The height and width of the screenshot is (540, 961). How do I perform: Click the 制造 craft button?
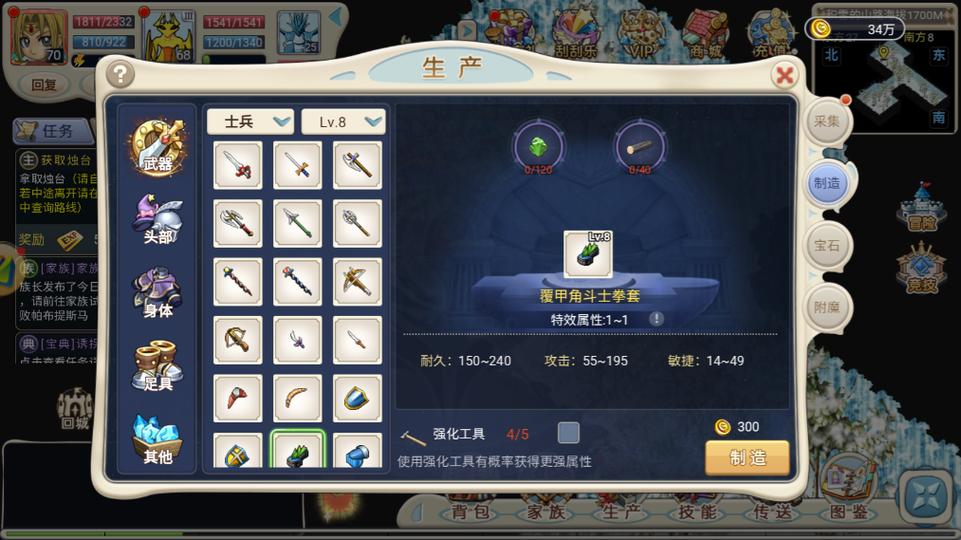pyautogui.click(x=747, y=458)
